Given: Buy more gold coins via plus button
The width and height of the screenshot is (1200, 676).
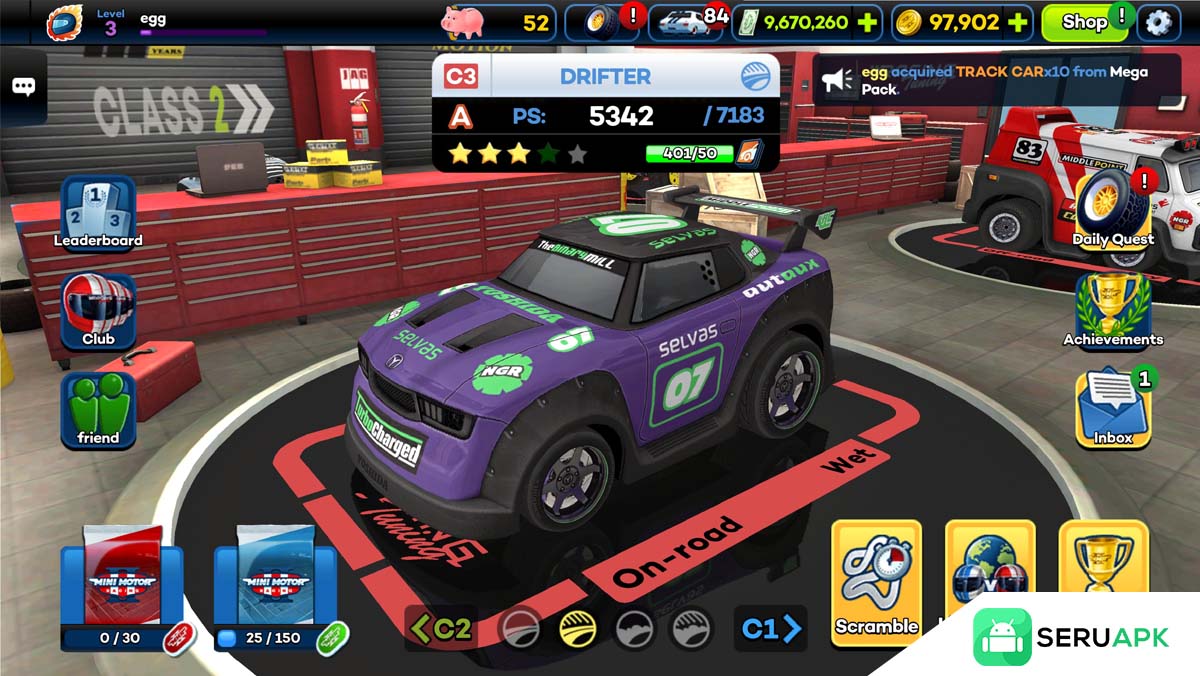Looking at the screenshot, I should point(1017,22).
